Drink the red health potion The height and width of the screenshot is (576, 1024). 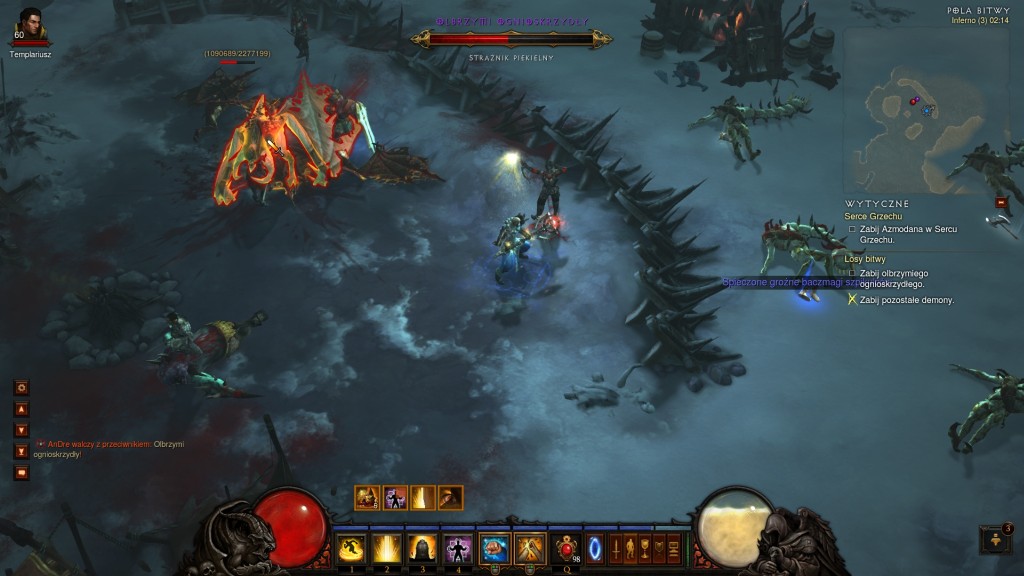pyautogui.click(x=568, y=547)
